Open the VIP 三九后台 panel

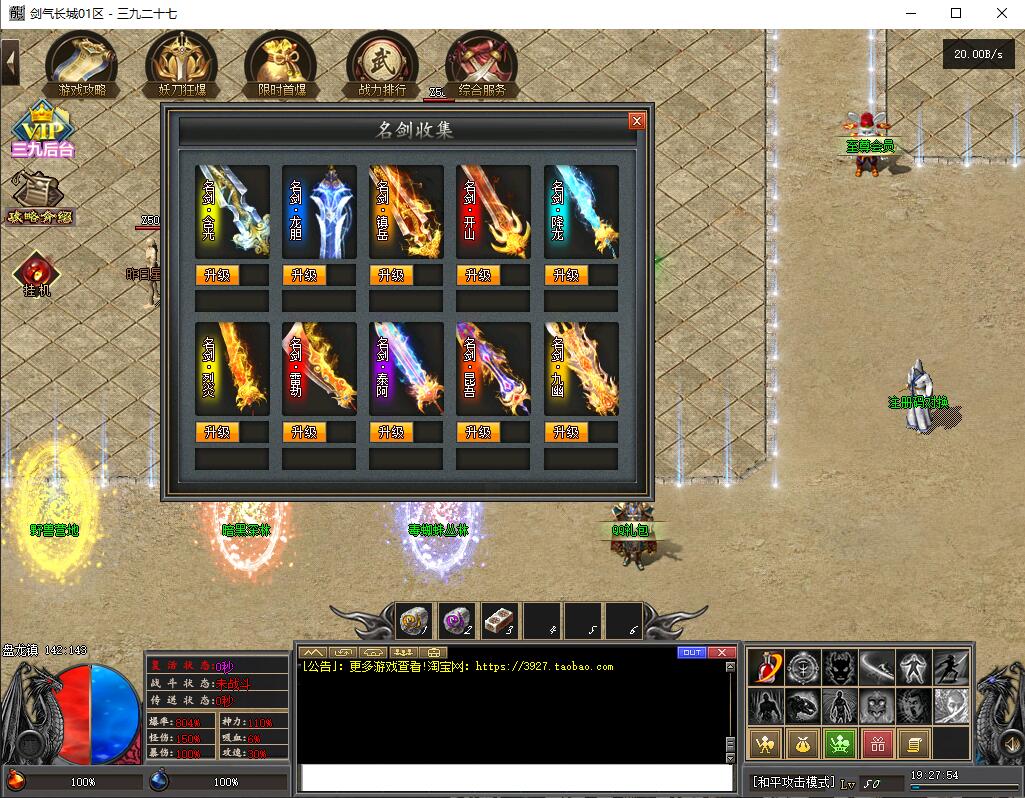(43, 130)
